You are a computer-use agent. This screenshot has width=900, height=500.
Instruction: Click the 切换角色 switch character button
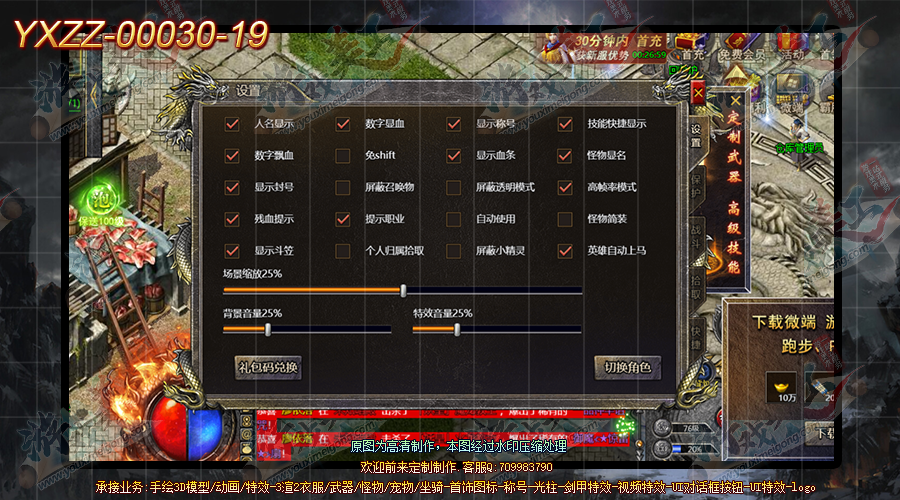click(x=627, y=367)
